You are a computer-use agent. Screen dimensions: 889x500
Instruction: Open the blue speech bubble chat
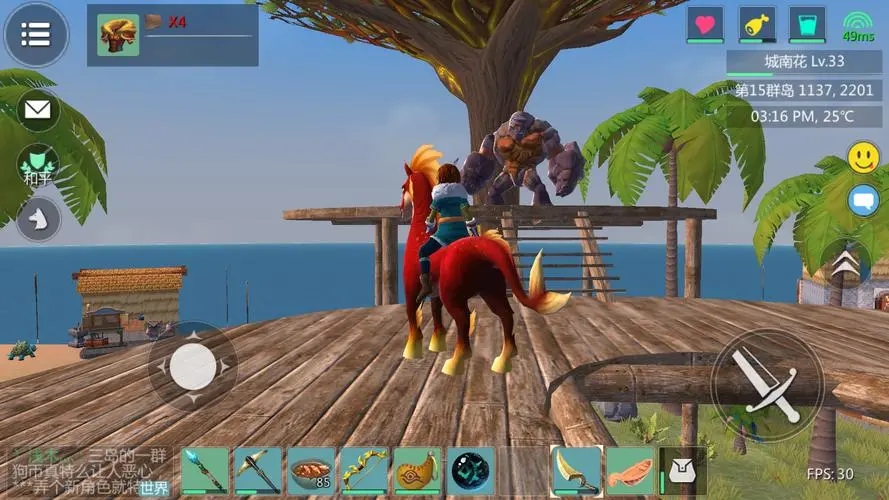[x=863, y=200]
